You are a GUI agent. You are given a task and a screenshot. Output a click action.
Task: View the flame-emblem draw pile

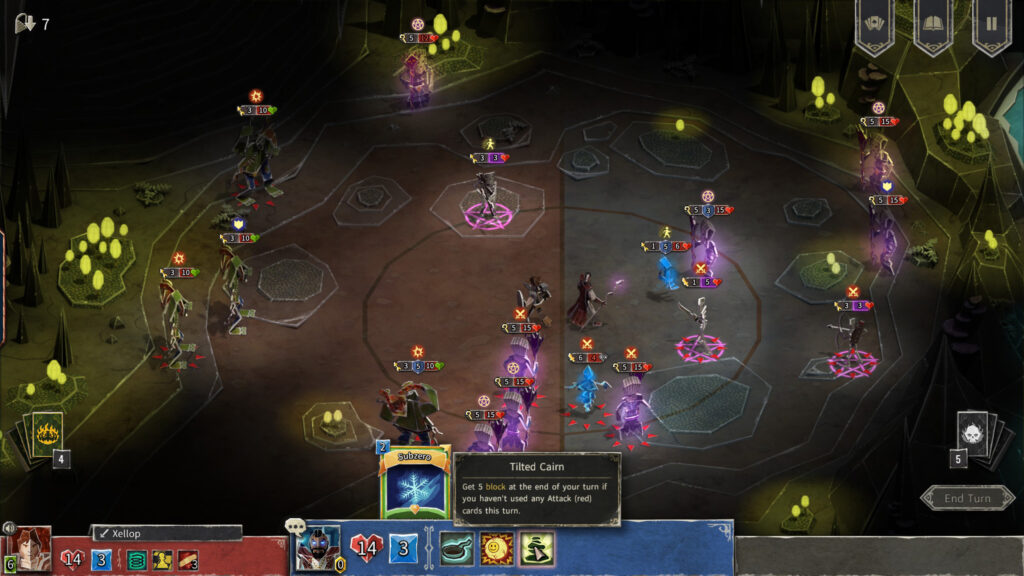coord(47,433)
